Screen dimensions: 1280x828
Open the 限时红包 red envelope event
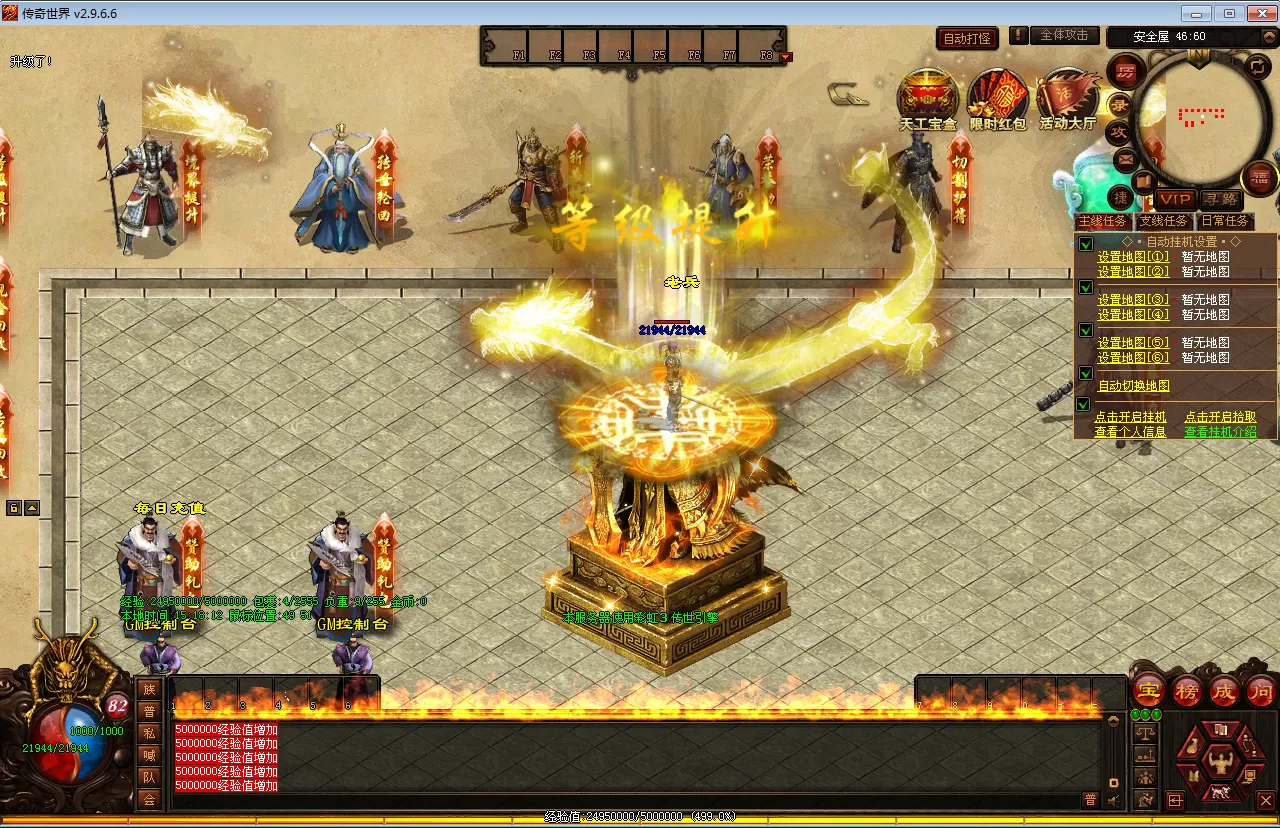tap(997, 100)
